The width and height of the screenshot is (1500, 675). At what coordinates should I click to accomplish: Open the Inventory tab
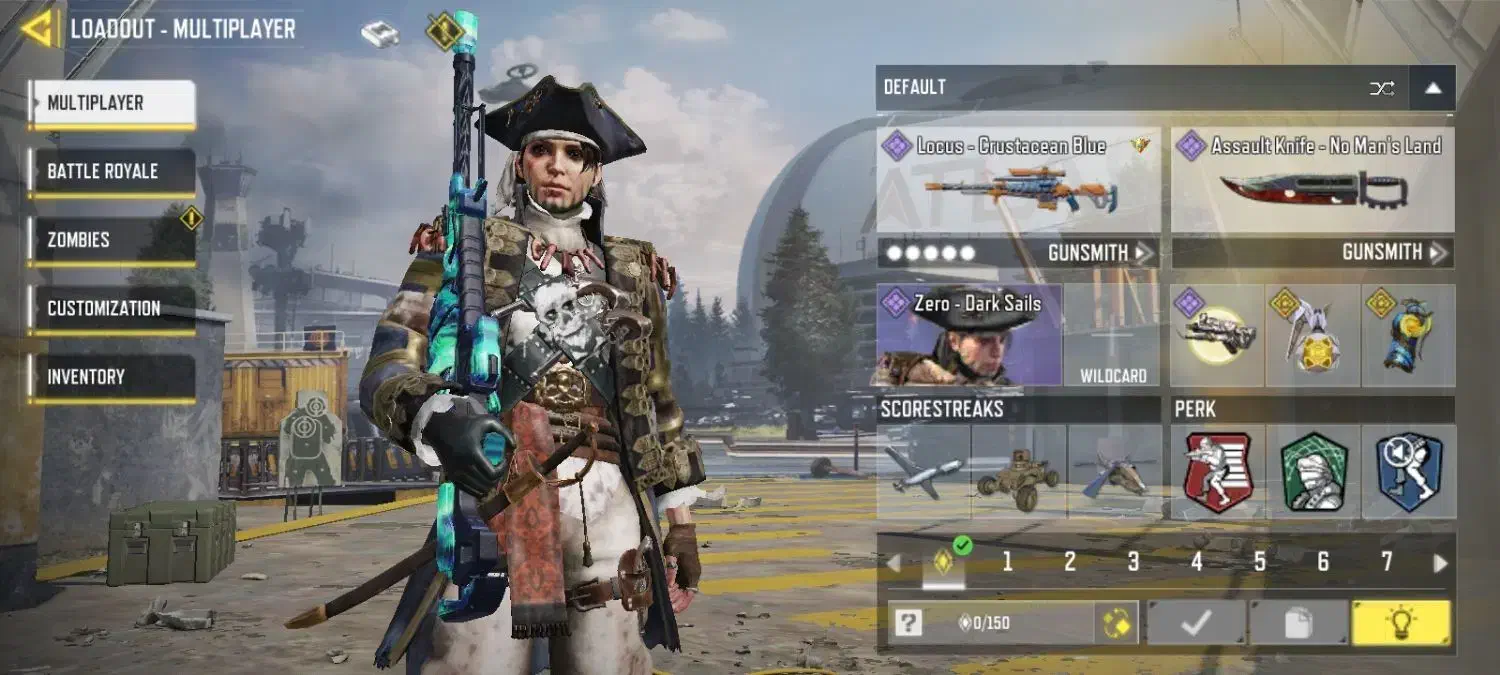pyautogui.click(x=111, y=377)
